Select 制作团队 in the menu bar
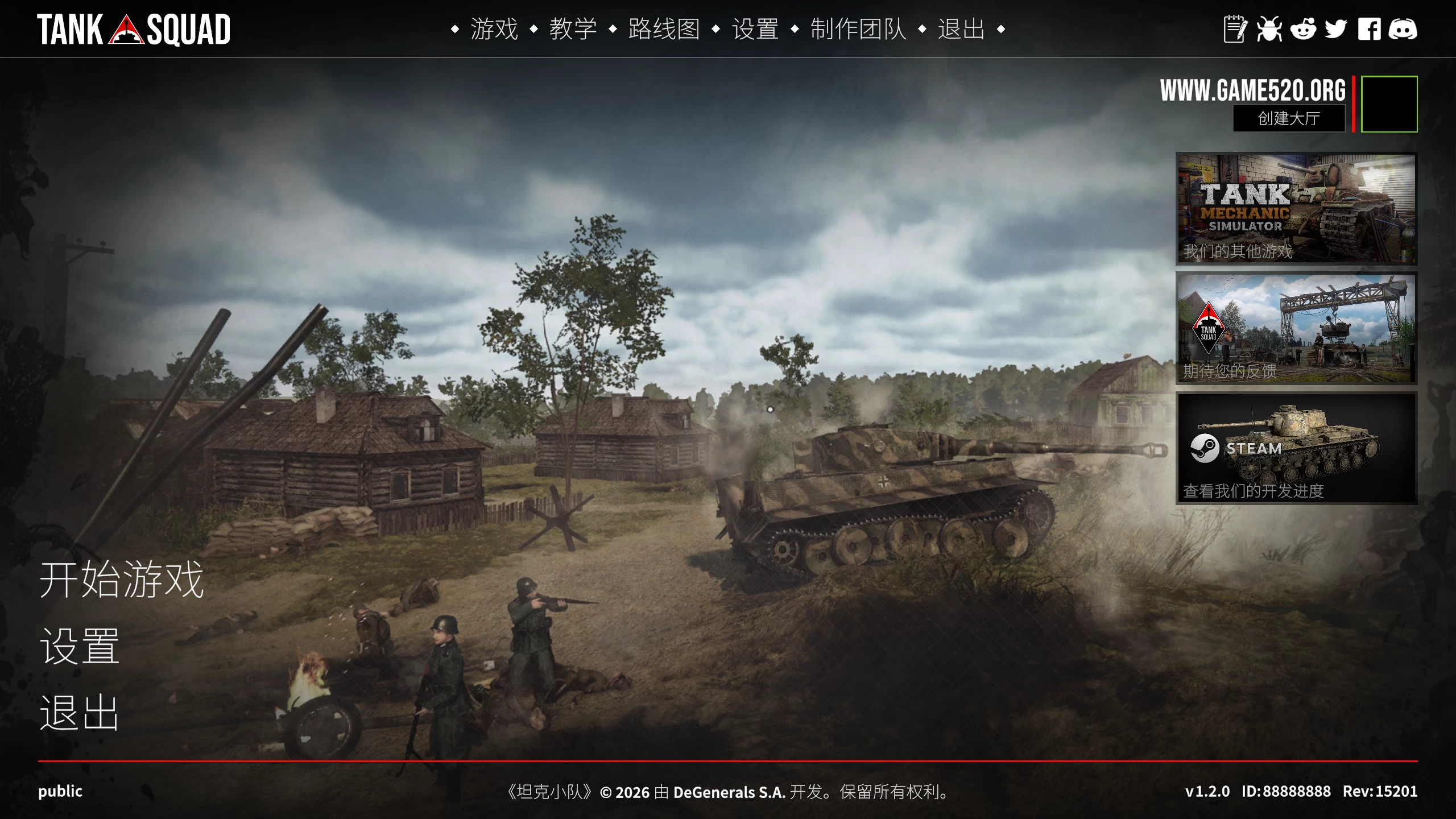This screenshot has width=1456, height=819. pyautogui.click(x=859, y=30)
